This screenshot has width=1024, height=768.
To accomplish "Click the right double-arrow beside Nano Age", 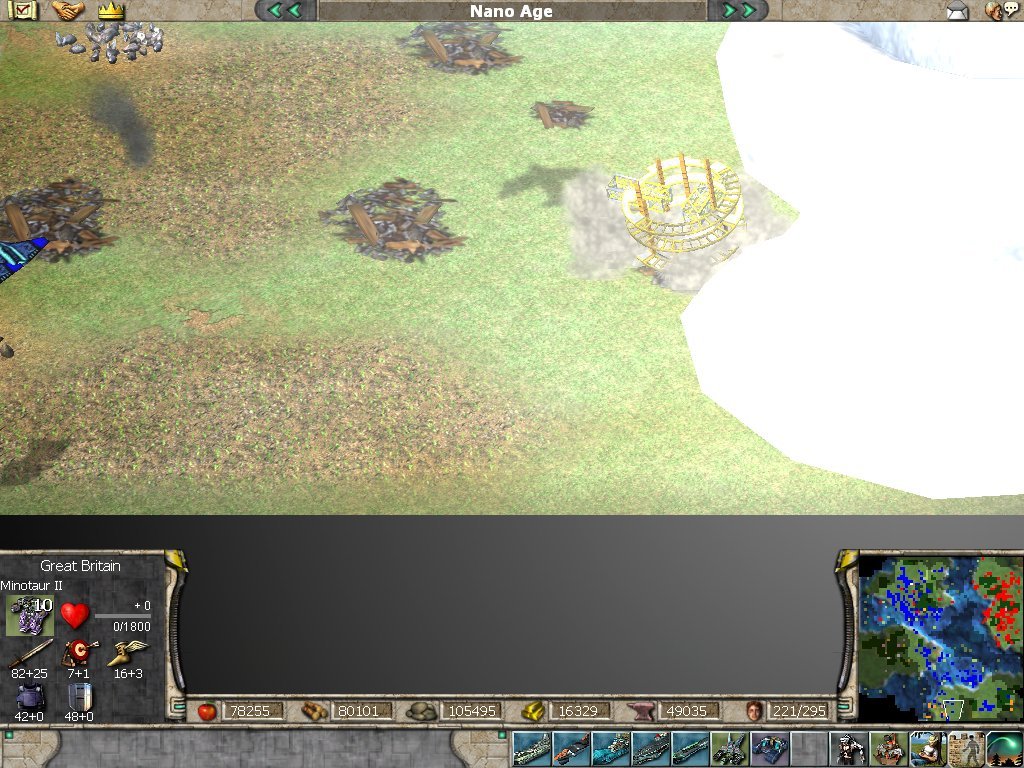I will (738, 11).
